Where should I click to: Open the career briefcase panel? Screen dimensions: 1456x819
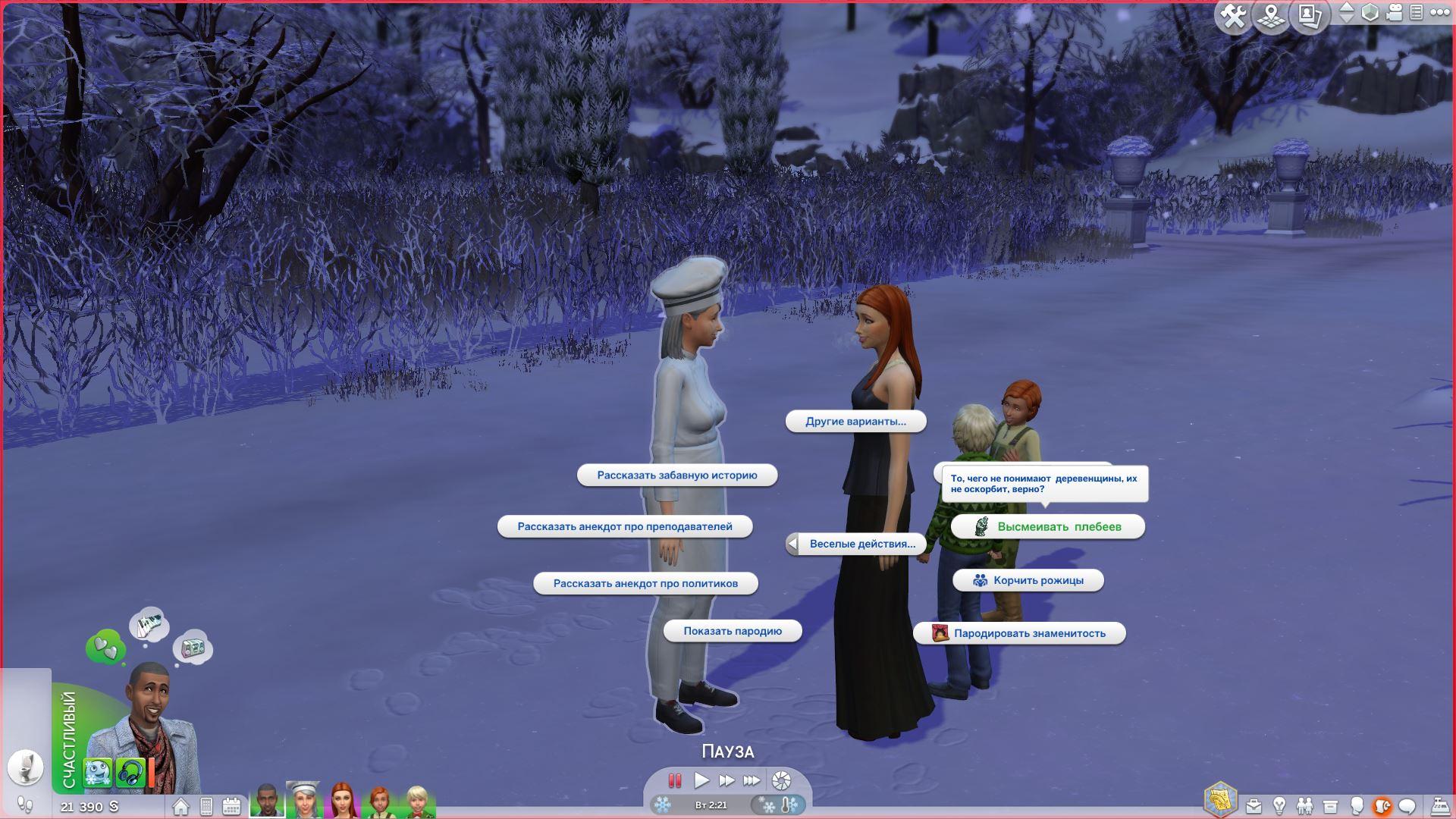pyautogui.click(x=1254, y=805)
